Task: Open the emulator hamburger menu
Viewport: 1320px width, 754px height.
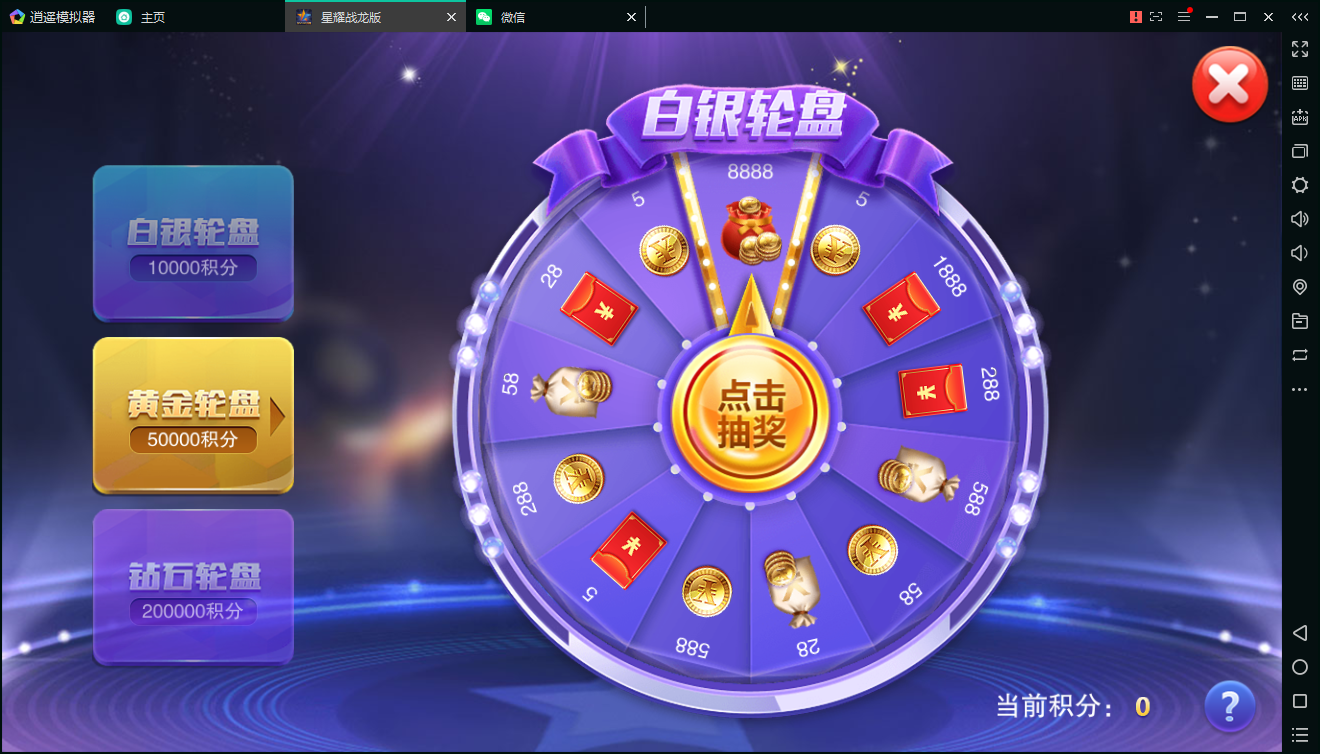Action: (x=1184, y=16)
